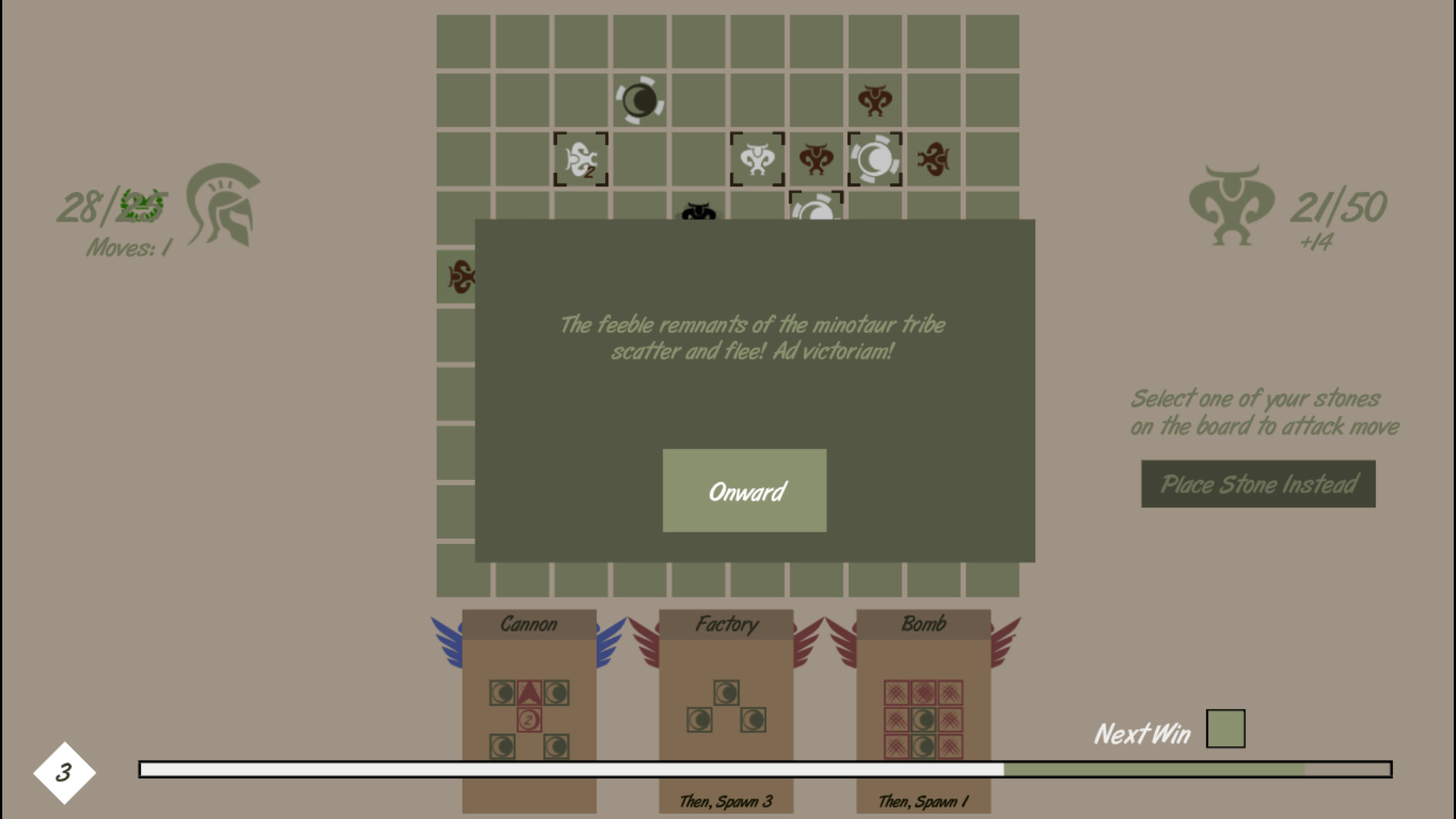This screenshot has width=1456, height=819.
Task: Choose the Factory card that spawns 3
Action: coord(725,705)
